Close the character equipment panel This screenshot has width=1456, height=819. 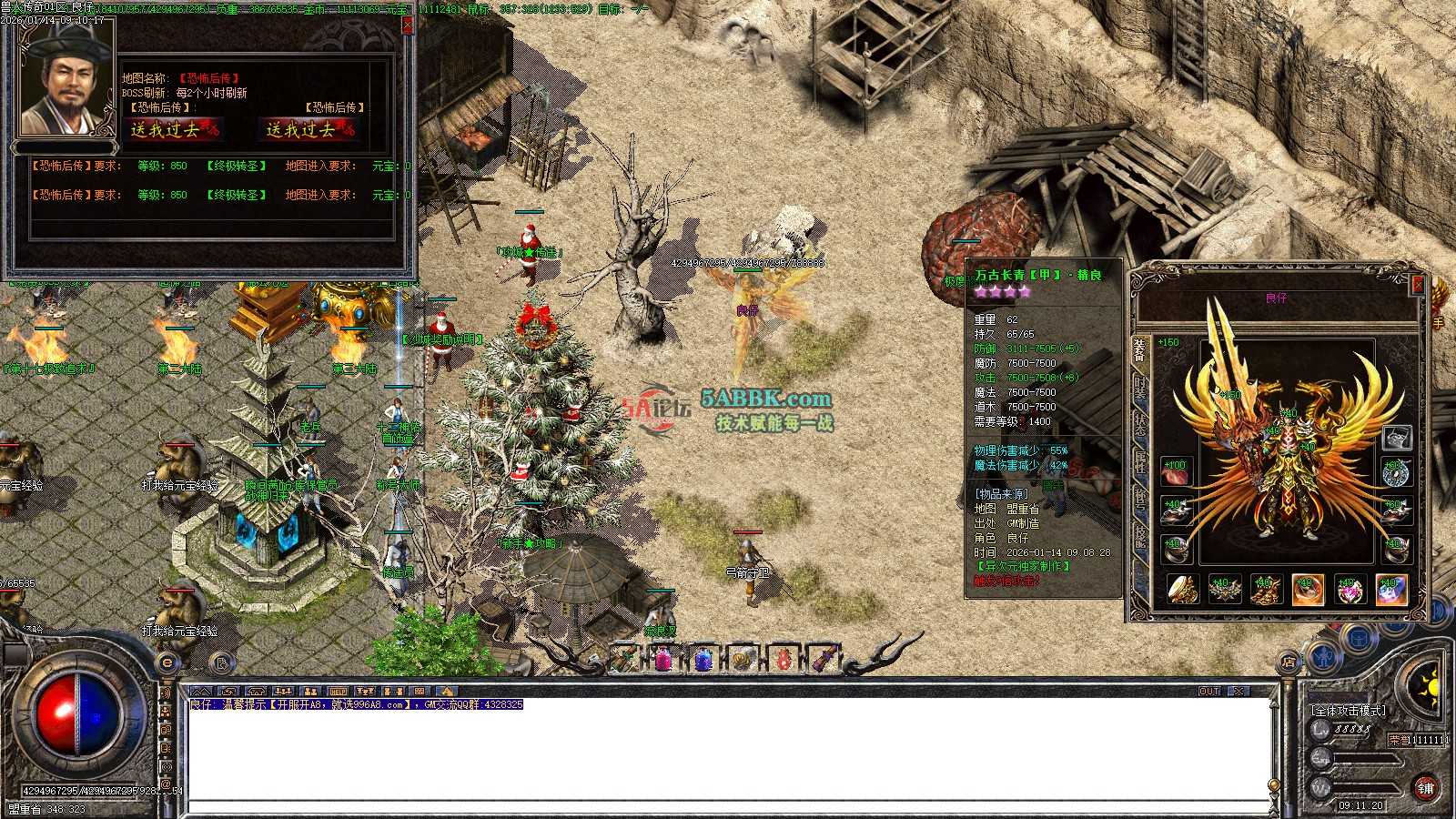[x=1417, y=285]
